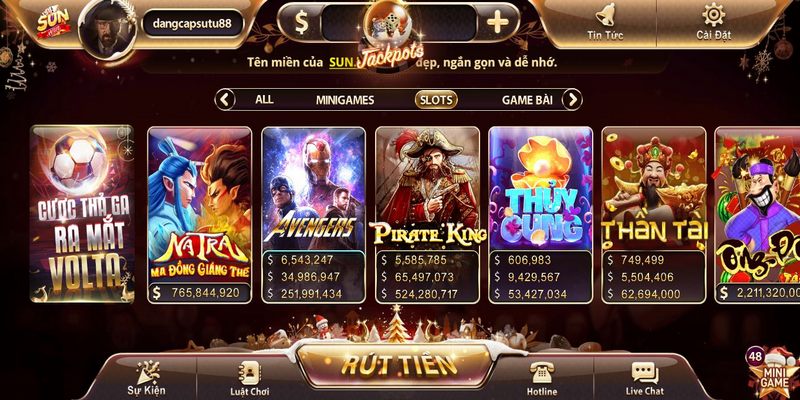This screenshot has width=800, height=400.
Task: Call the Hotline support
Action: tap(542, 378)
